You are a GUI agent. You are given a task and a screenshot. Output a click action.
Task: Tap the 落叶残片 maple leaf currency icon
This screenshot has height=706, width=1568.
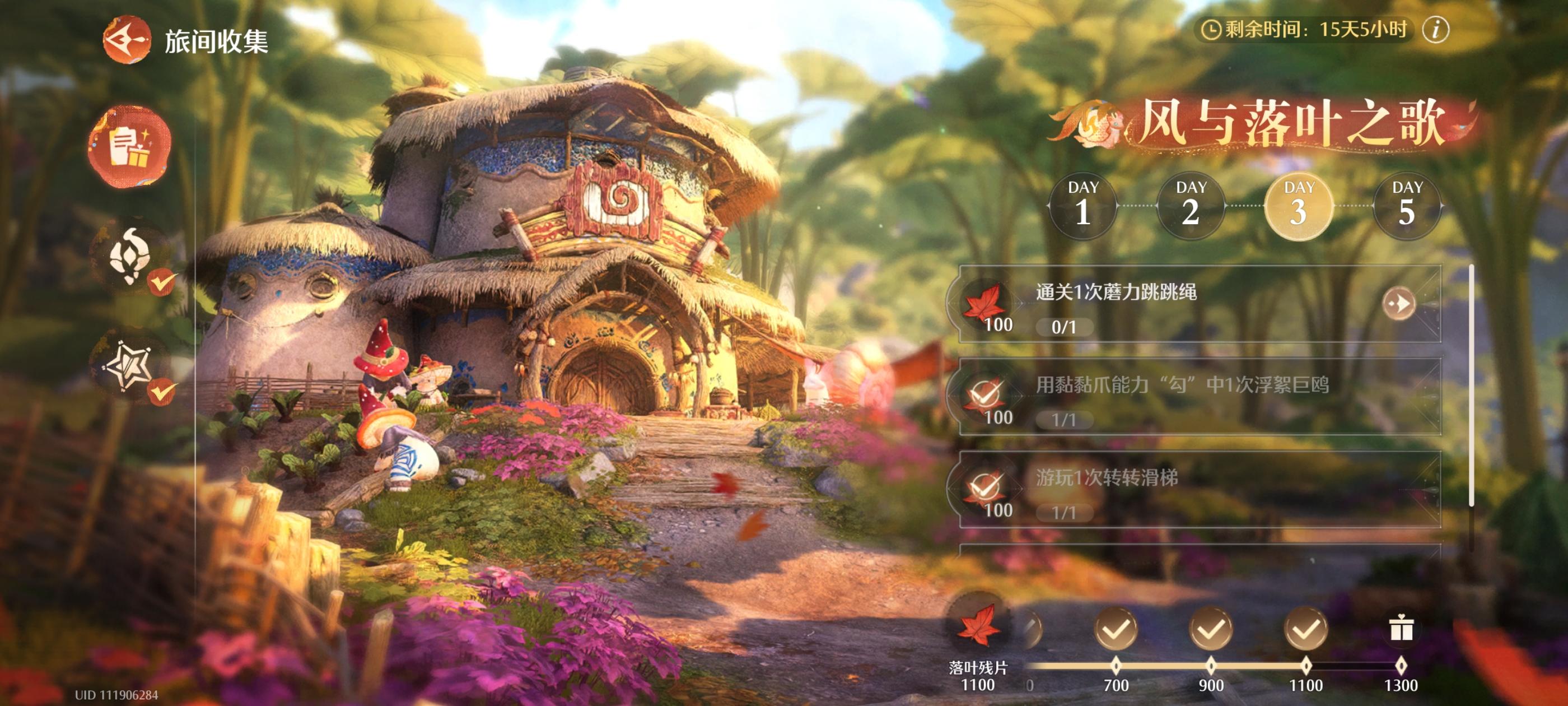978,625
